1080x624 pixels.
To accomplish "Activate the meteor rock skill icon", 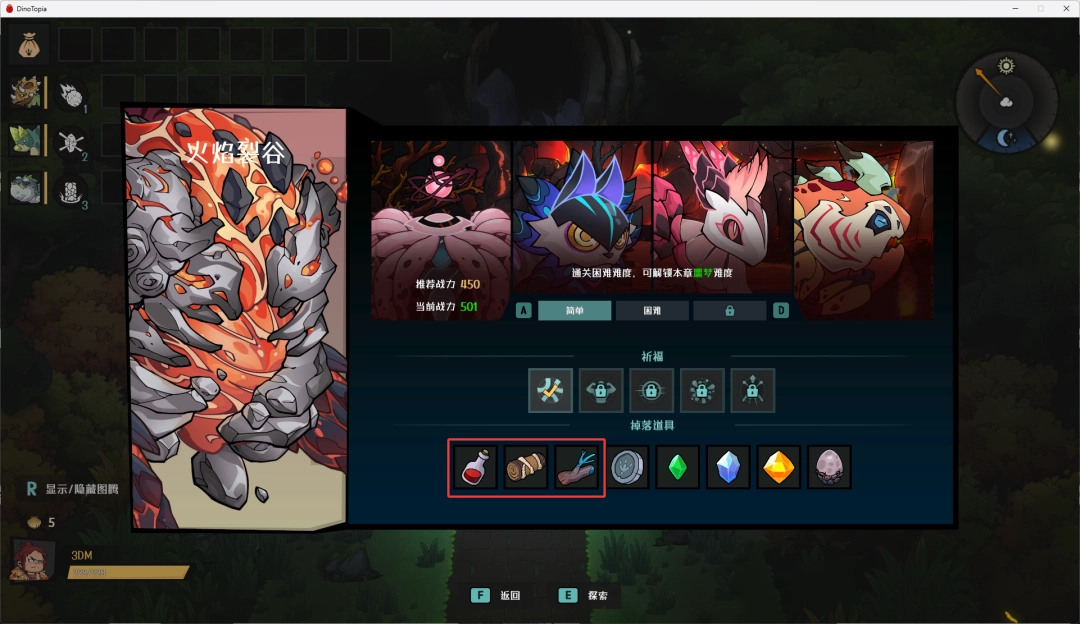I will pyautogui.click(x=70, y=95).
